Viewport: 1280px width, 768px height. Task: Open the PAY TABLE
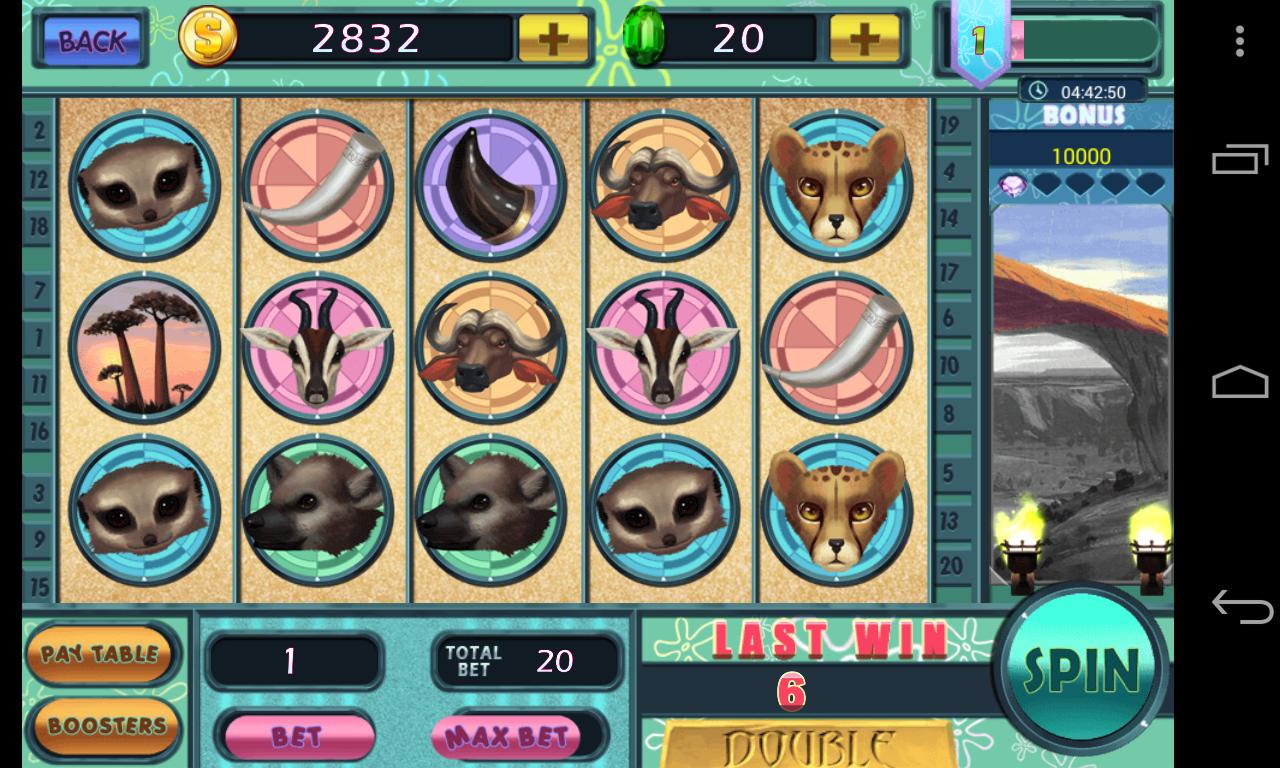pyautogui.click(x=101, y=655)
